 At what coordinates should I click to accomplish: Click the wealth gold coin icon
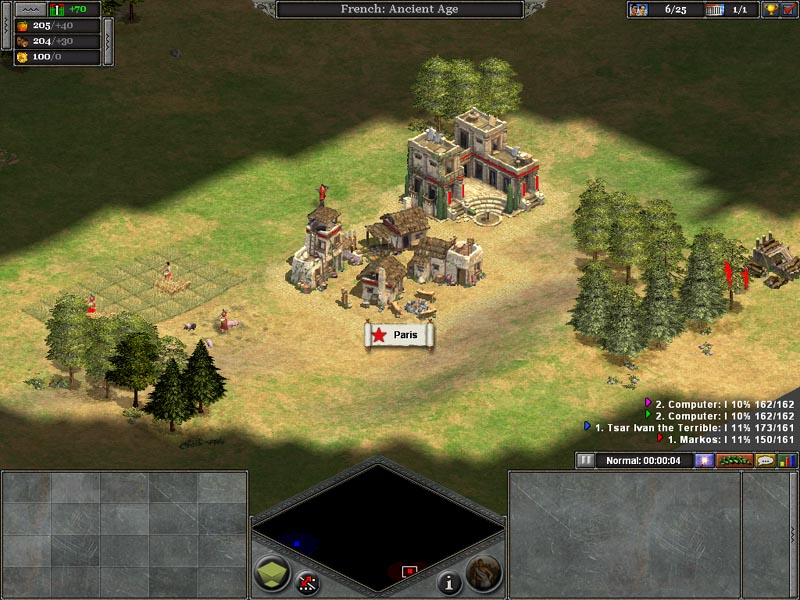[x=21, y=58]
